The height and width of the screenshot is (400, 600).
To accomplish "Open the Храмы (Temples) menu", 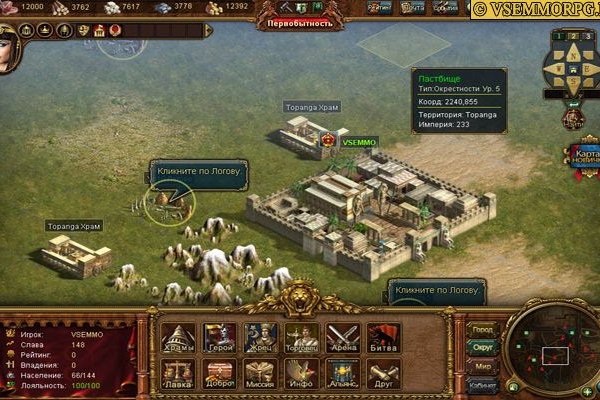I will (178, 338).
